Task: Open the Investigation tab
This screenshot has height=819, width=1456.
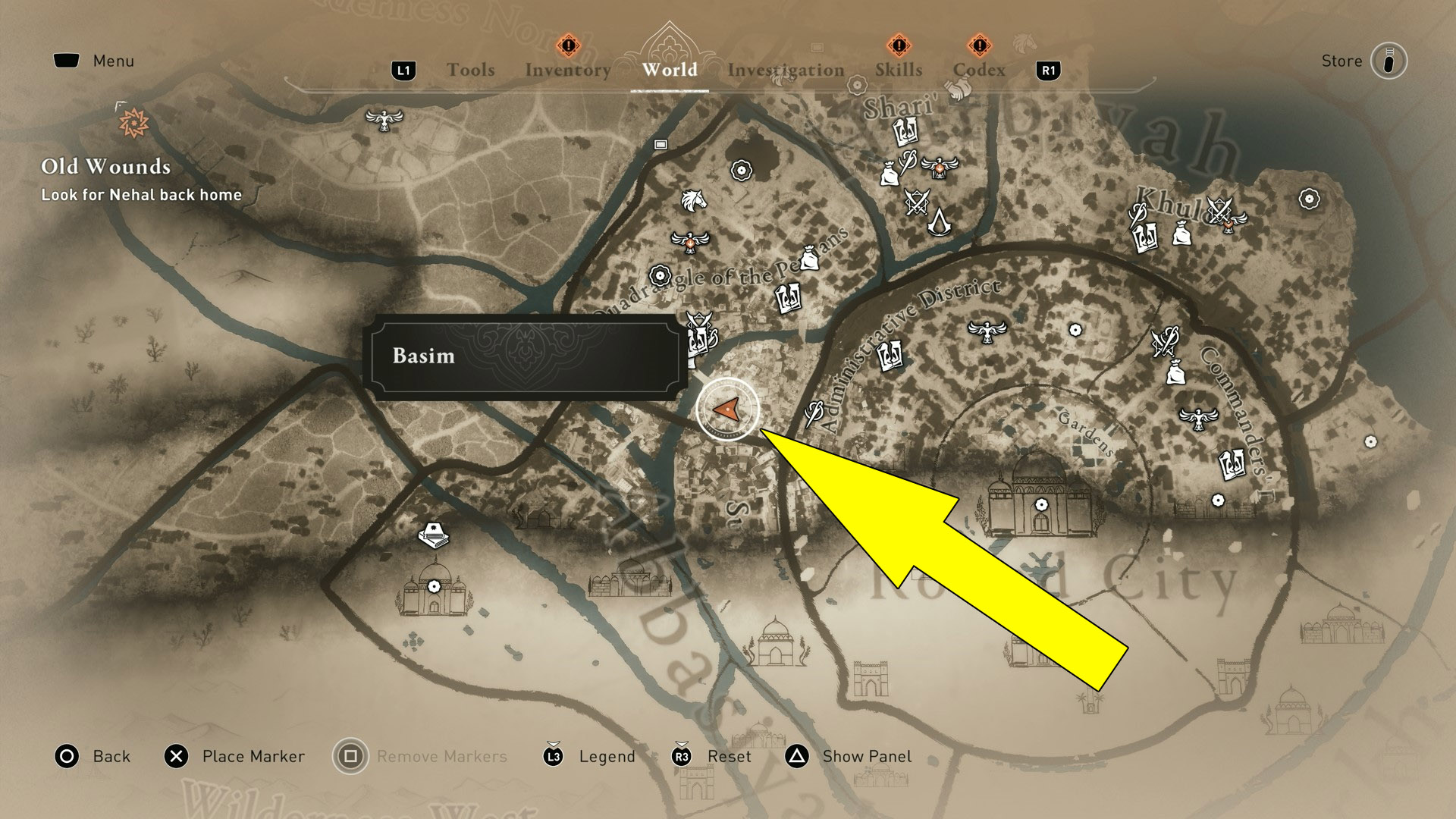Action: 785,70
